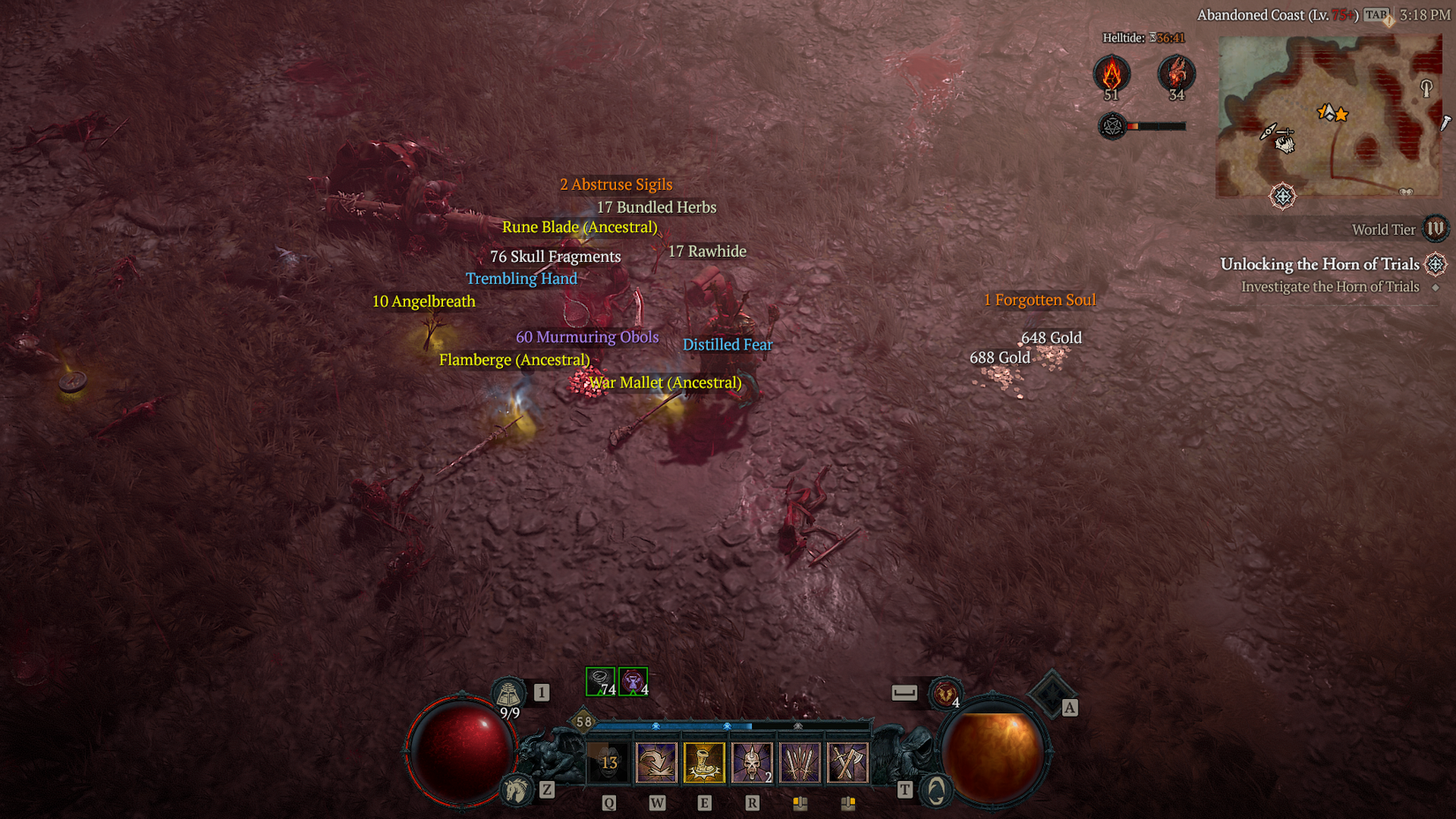Activate the golden shout skill in the E slot
1456x819 pixels.
pyautogui.click(x=703, y=762)
